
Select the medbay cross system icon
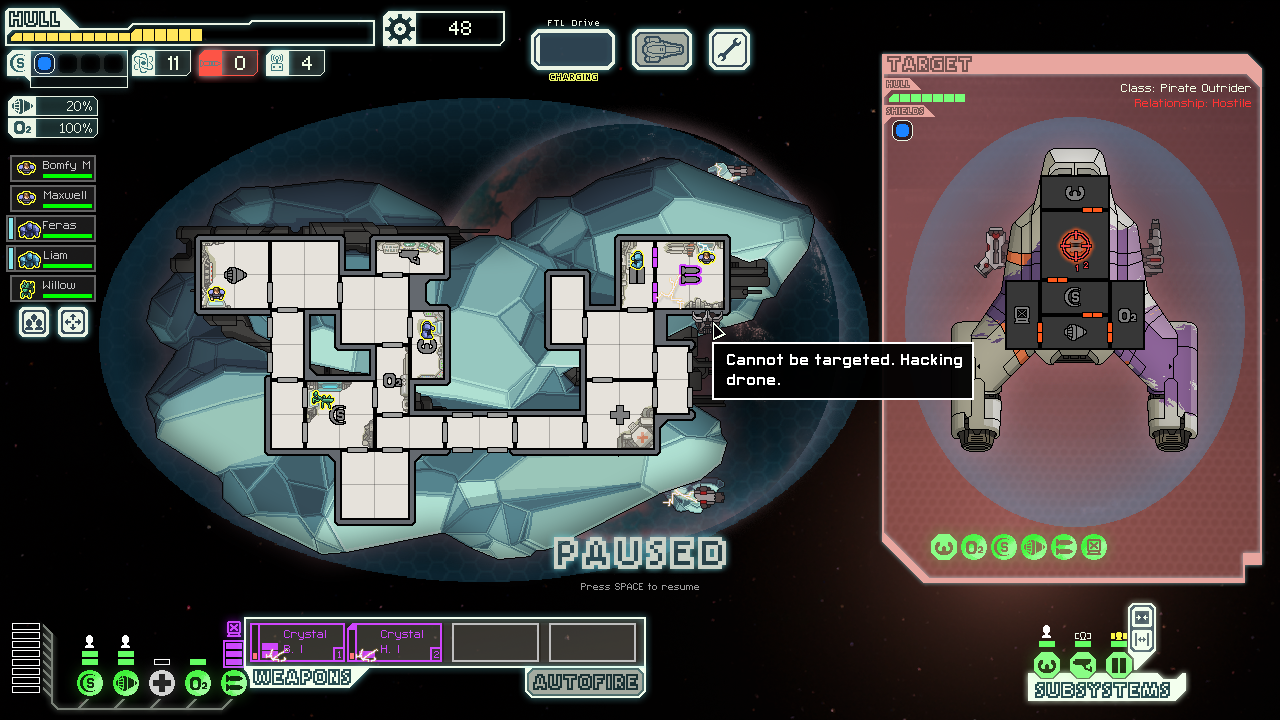[x=162, y=684]
